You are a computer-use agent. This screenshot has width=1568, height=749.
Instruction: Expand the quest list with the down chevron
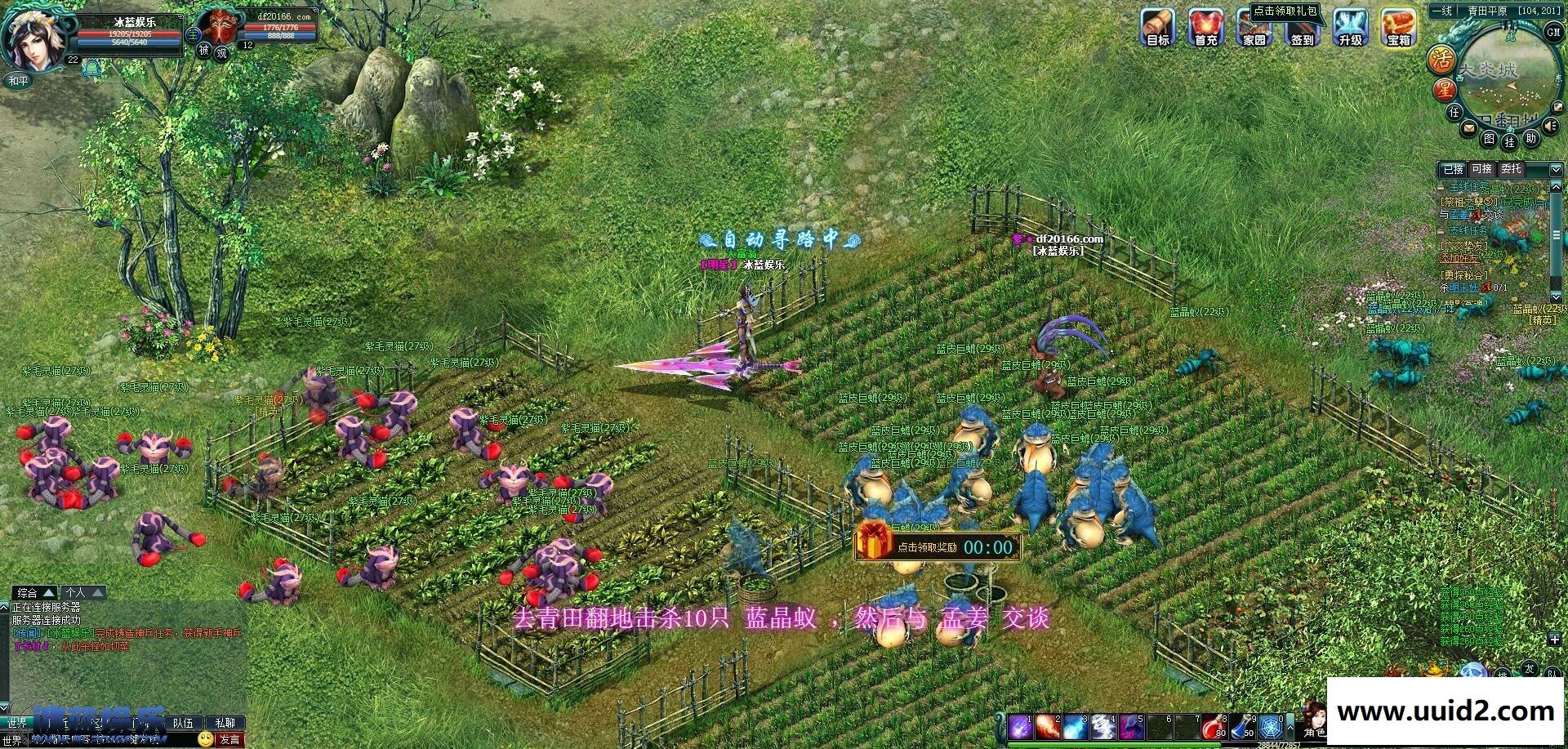point(1556,170)
